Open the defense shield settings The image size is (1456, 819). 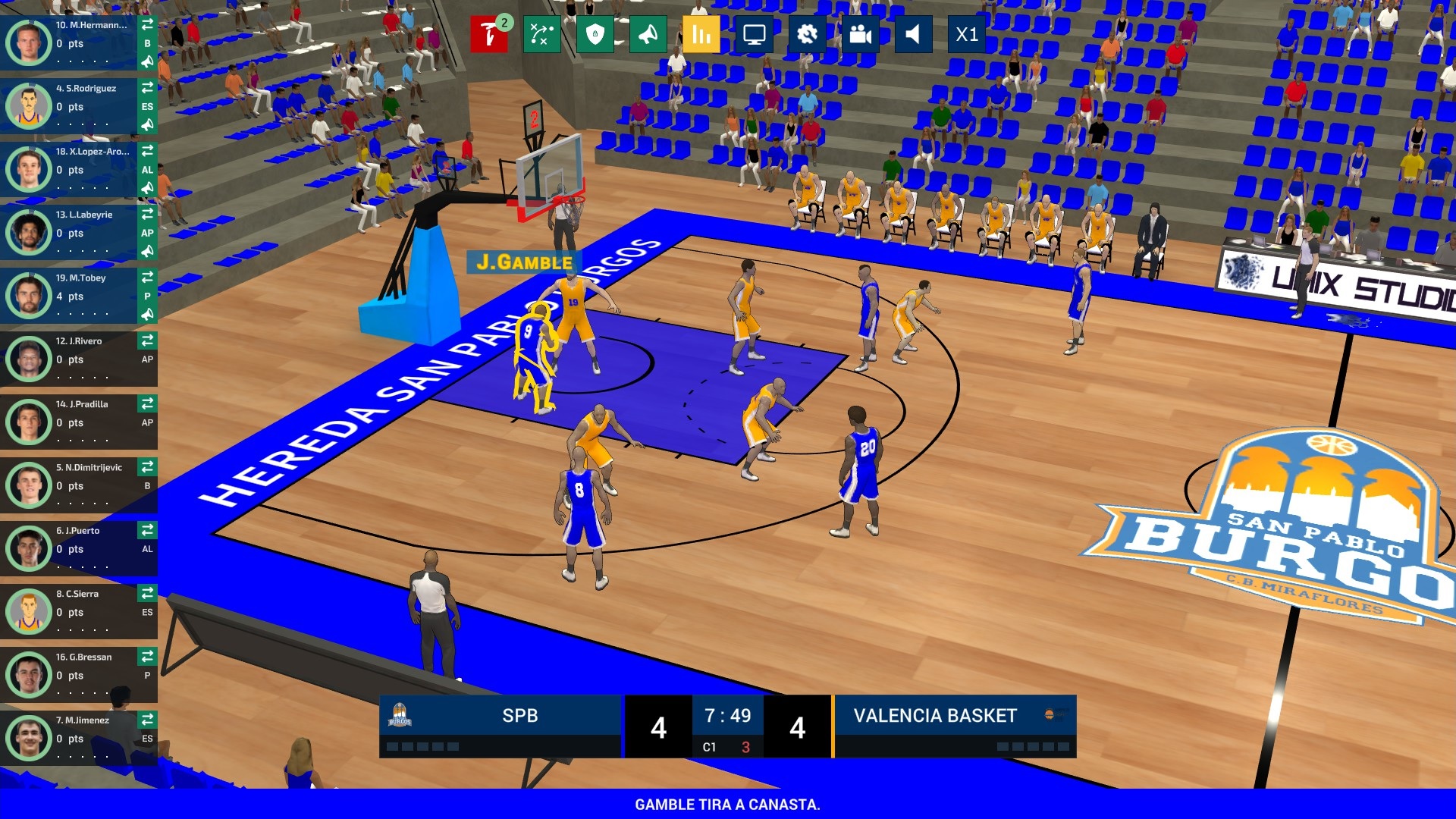tap(597, 34)
